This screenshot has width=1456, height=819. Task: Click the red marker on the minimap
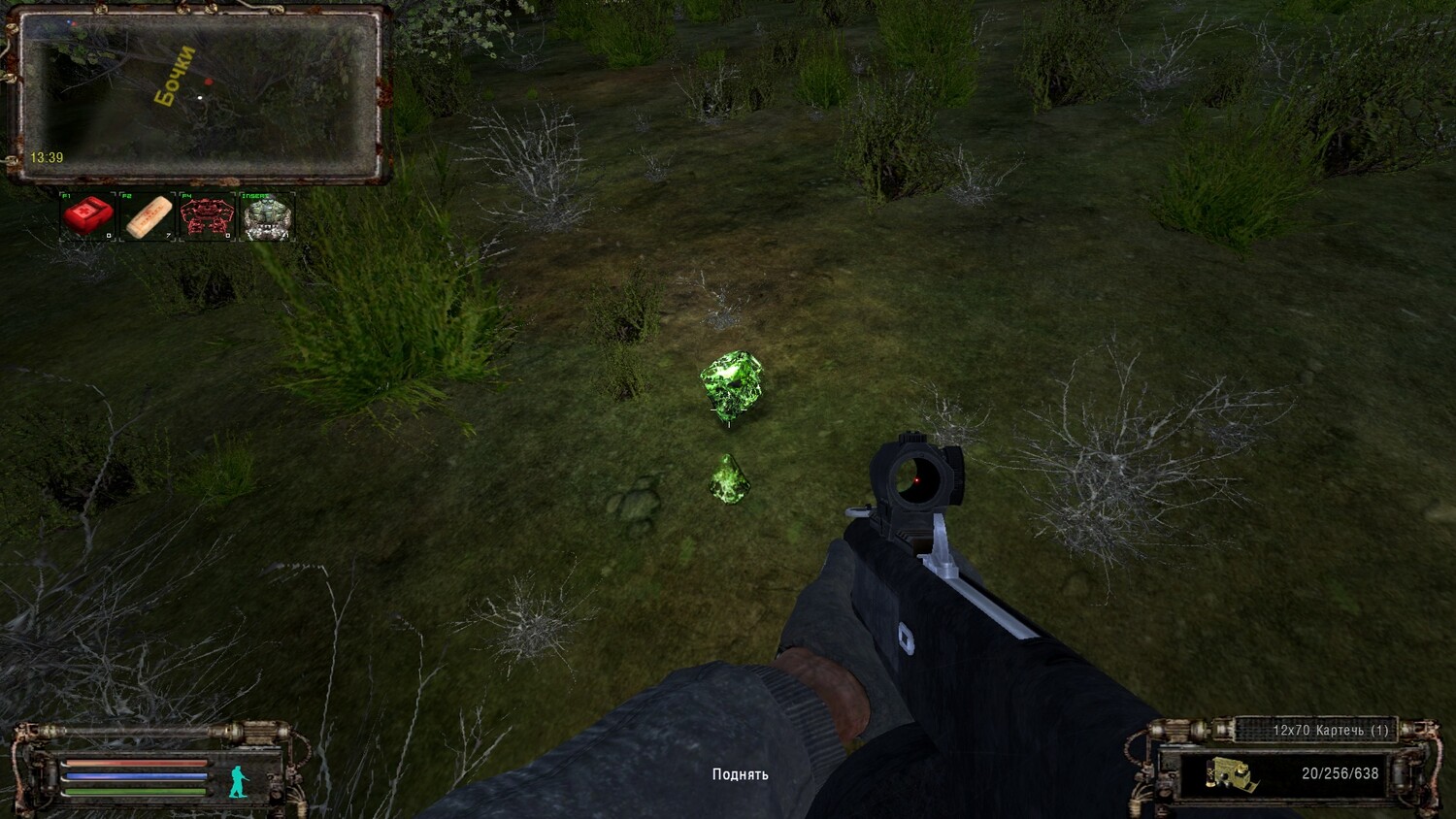[x=208, y=82]
